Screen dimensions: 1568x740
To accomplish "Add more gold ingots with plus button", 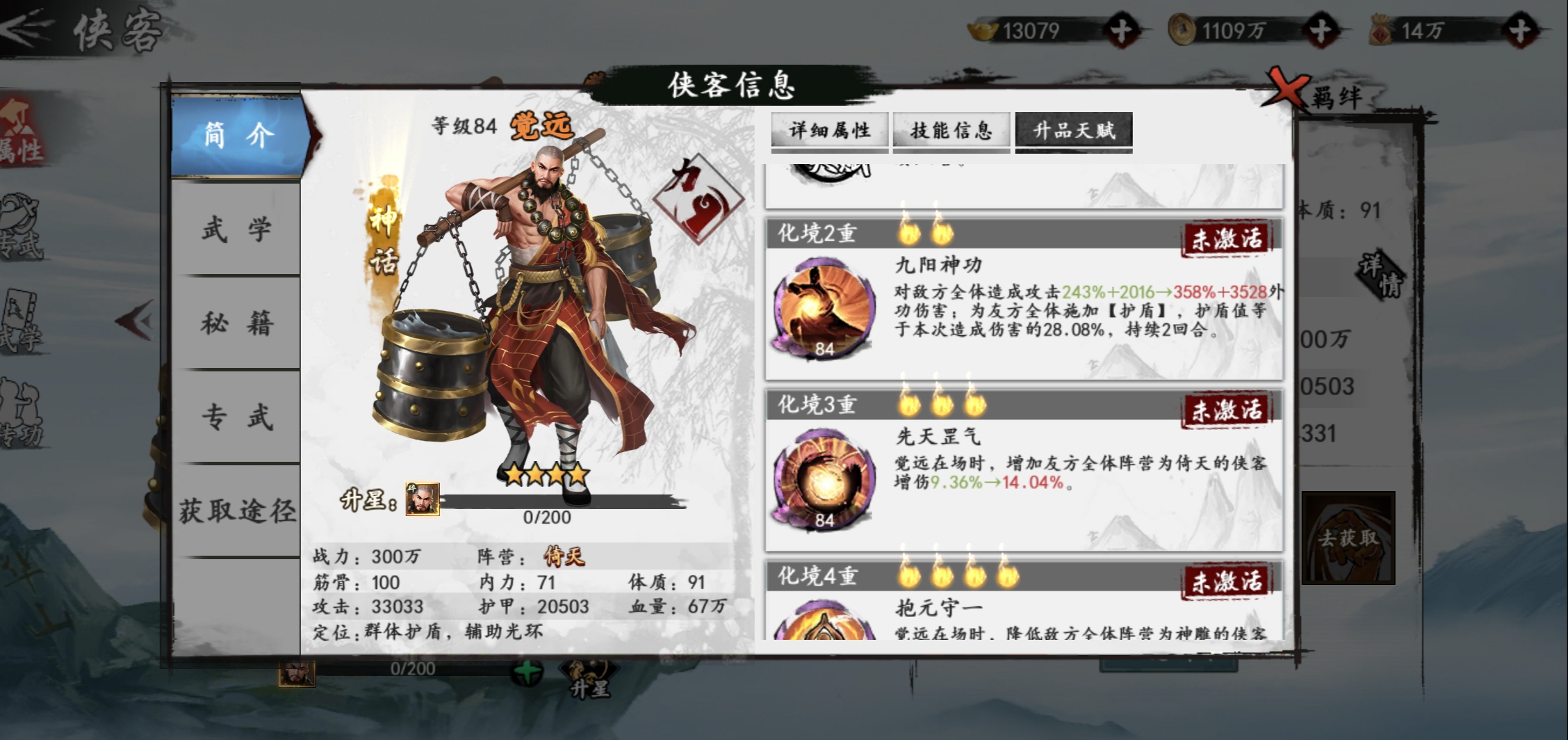I will (x=1120, y=31).
